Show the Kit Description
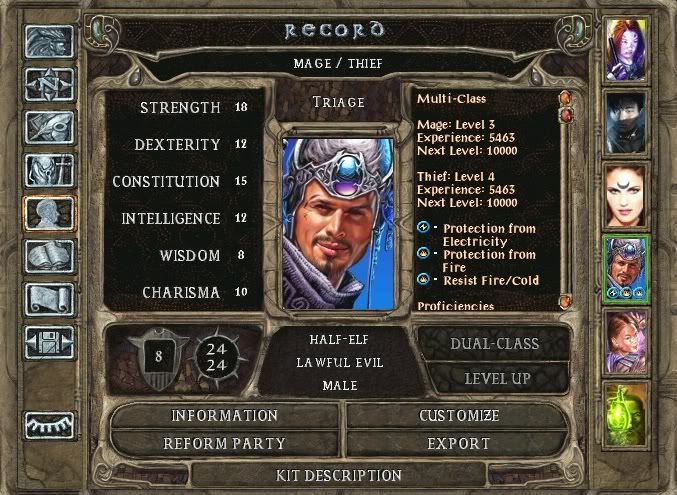Screen dimensions: 677x495 (340, 475)
